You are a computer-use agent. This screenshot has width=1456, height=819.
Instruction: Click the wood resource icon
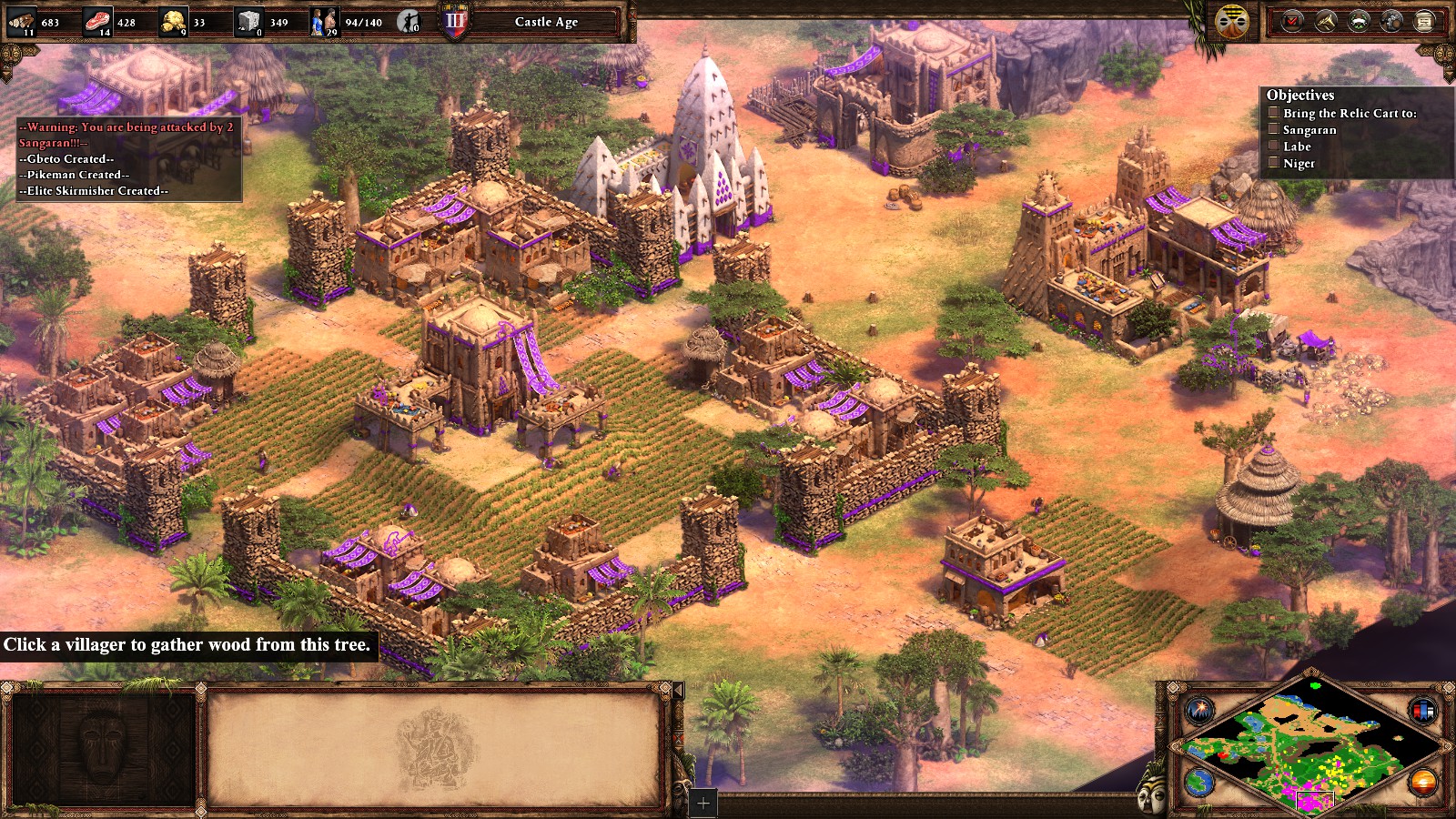(21, 21)
